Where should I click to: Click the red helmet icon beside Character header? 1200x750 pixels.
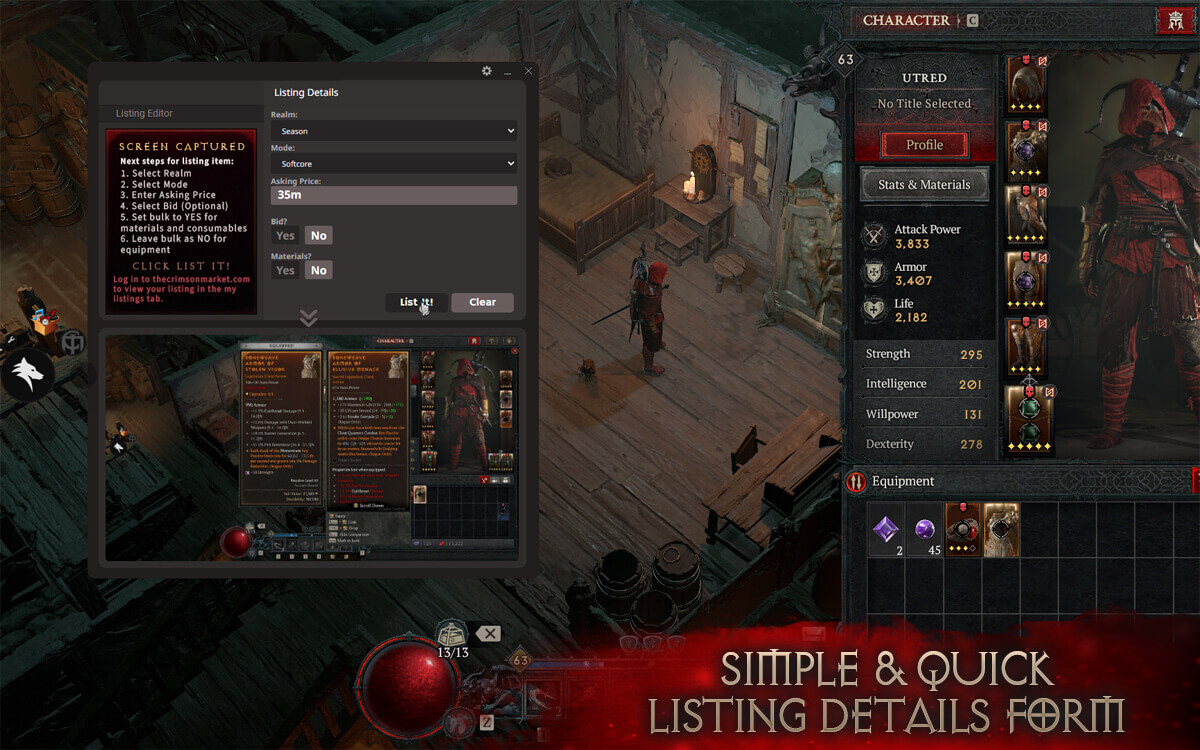(x=1173, y=21)
